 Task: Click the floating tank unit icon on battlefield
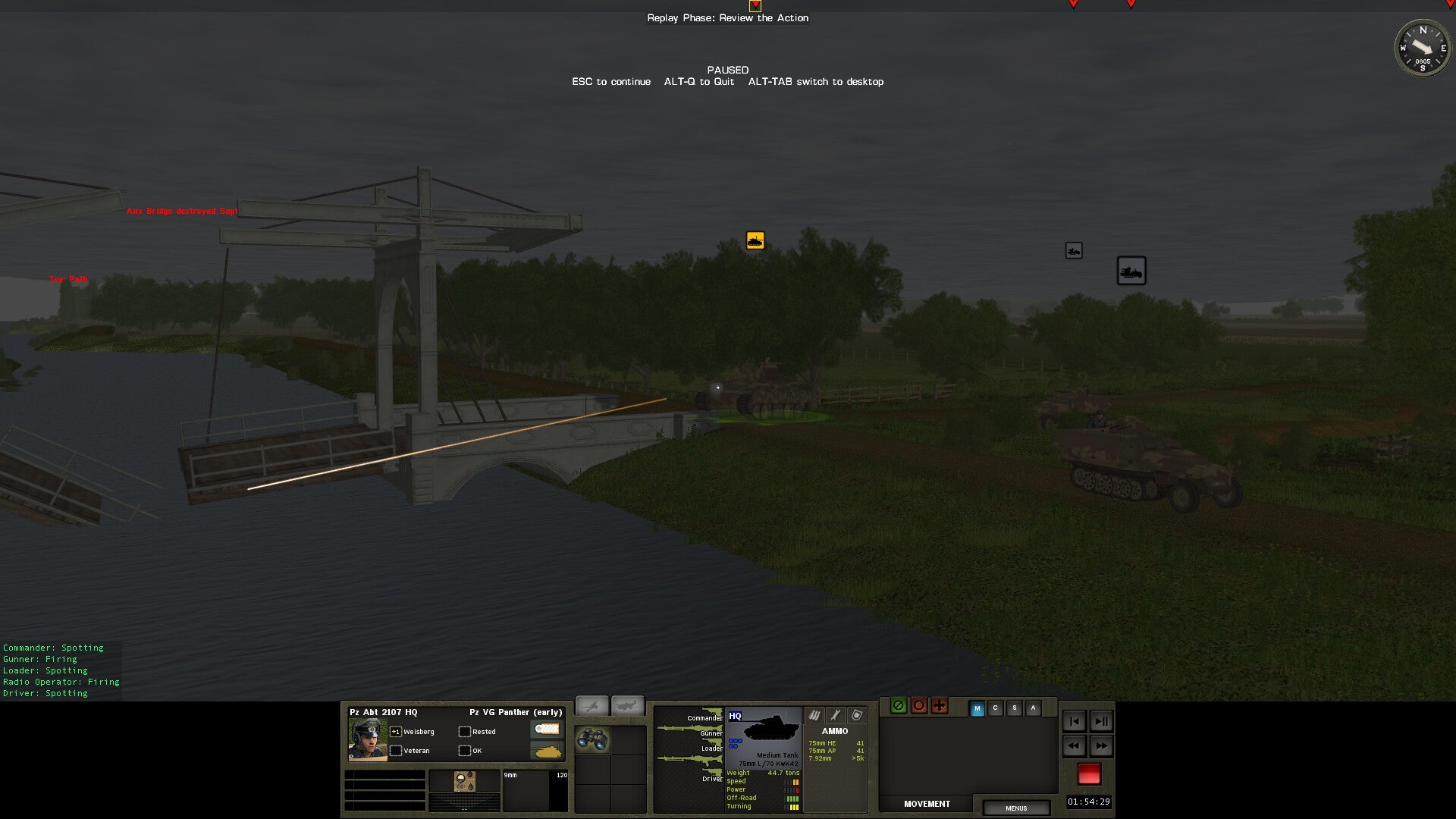click(x=755, y=240)
